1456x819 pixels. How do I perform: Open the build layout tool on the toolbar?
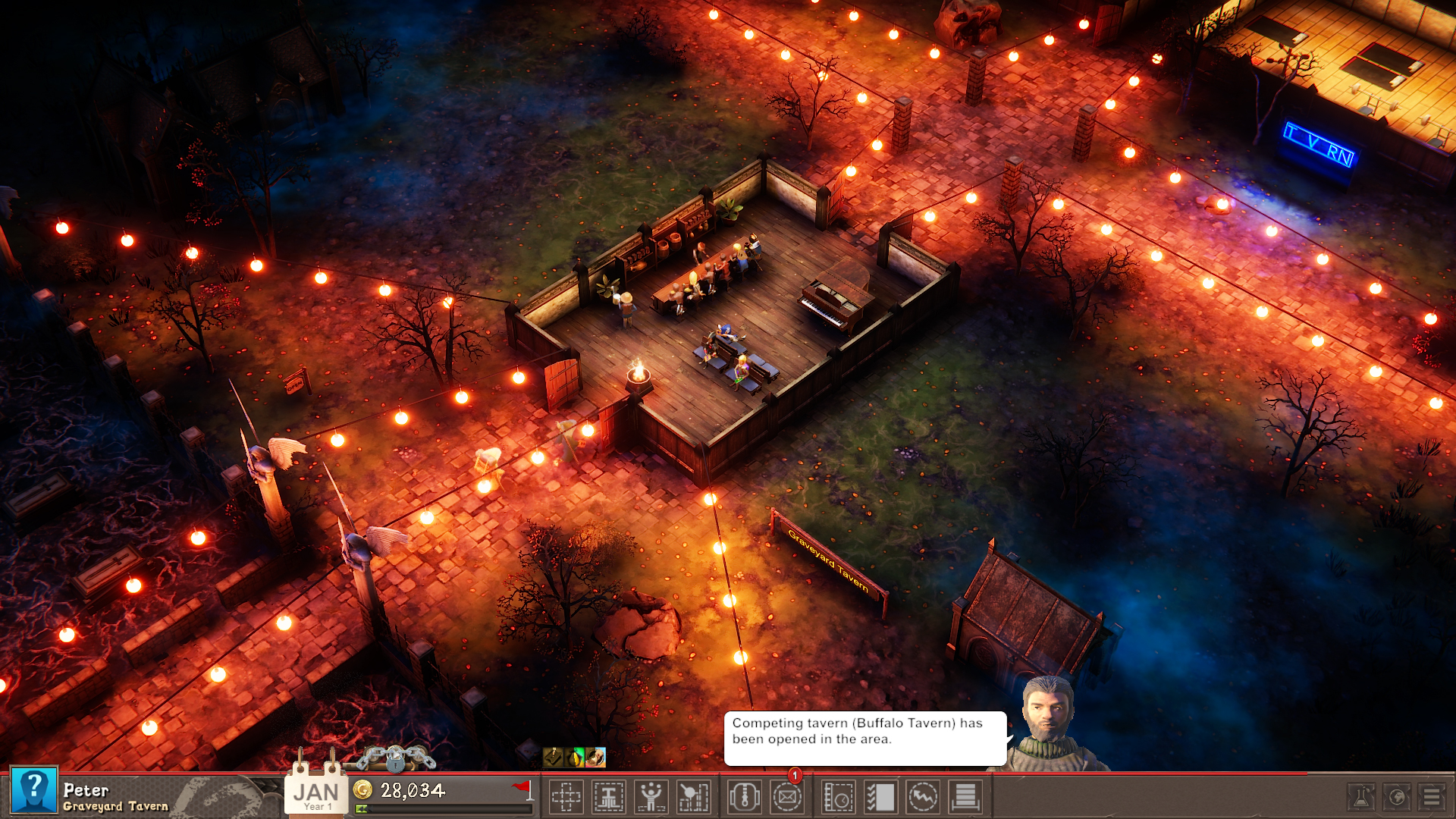(566, 797)
